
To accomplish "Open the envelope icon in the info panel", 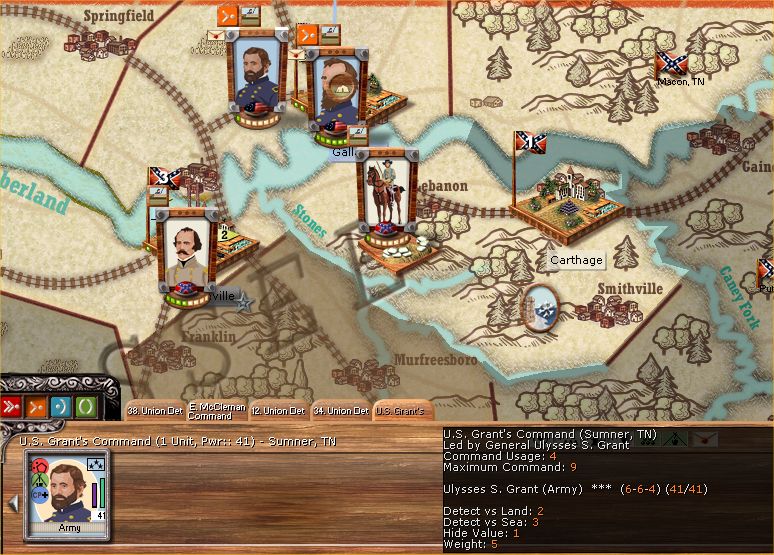I will coord(705,438).
